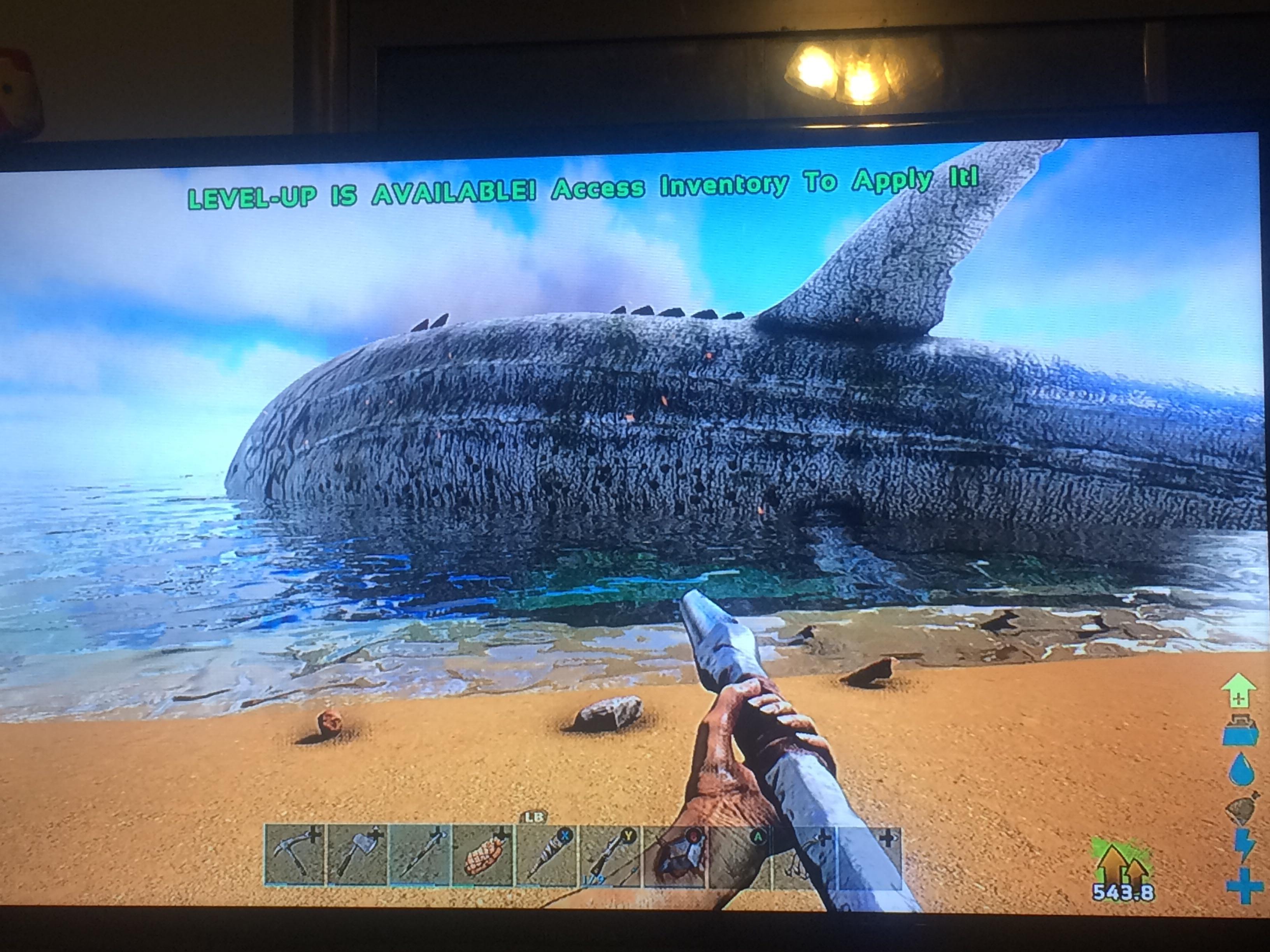Viewport: 1270px width, 952px height.
Task: Click the food status icon above the stamina bolt
Action: point(1242,808)
